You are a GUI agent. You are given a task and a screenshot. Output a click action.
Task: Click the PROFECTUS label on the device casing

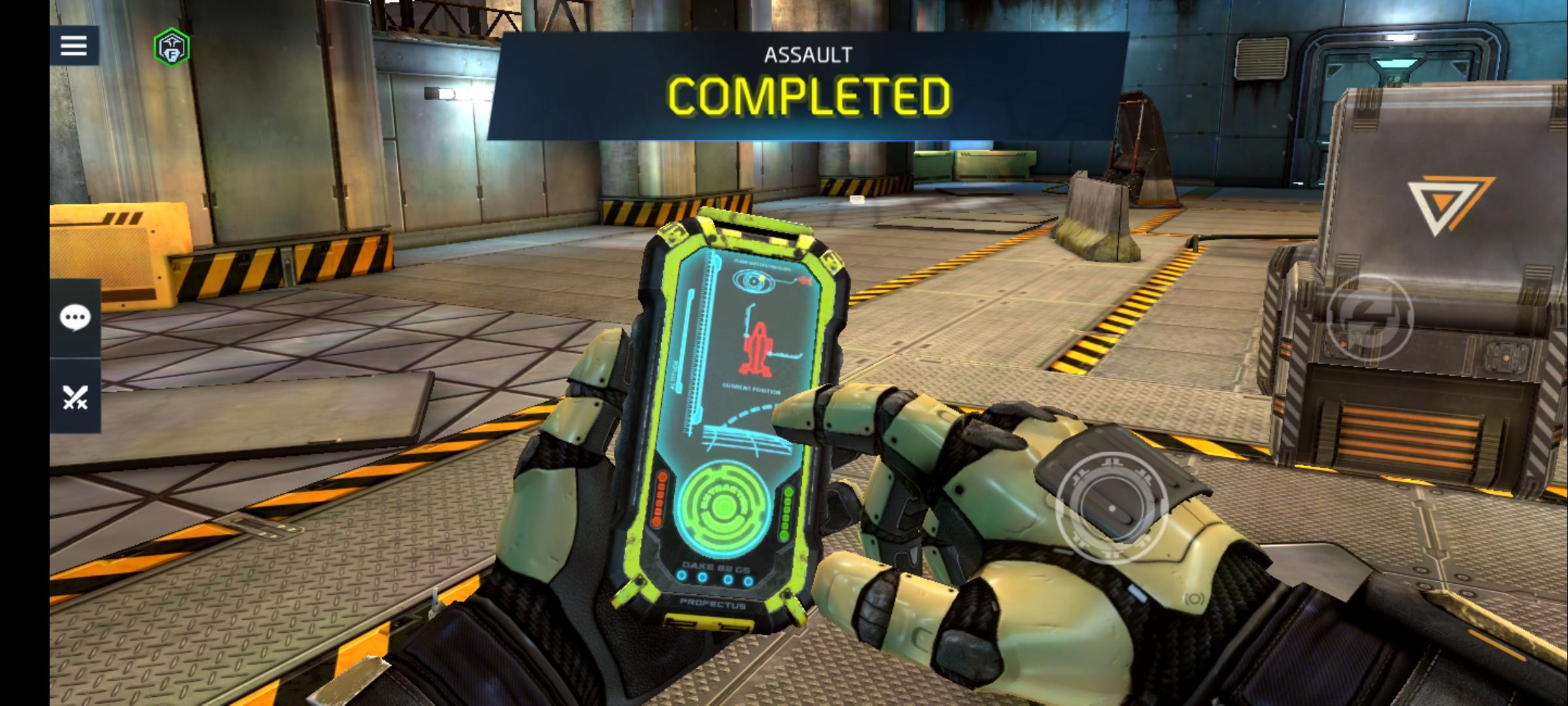(x=712, y=603)
